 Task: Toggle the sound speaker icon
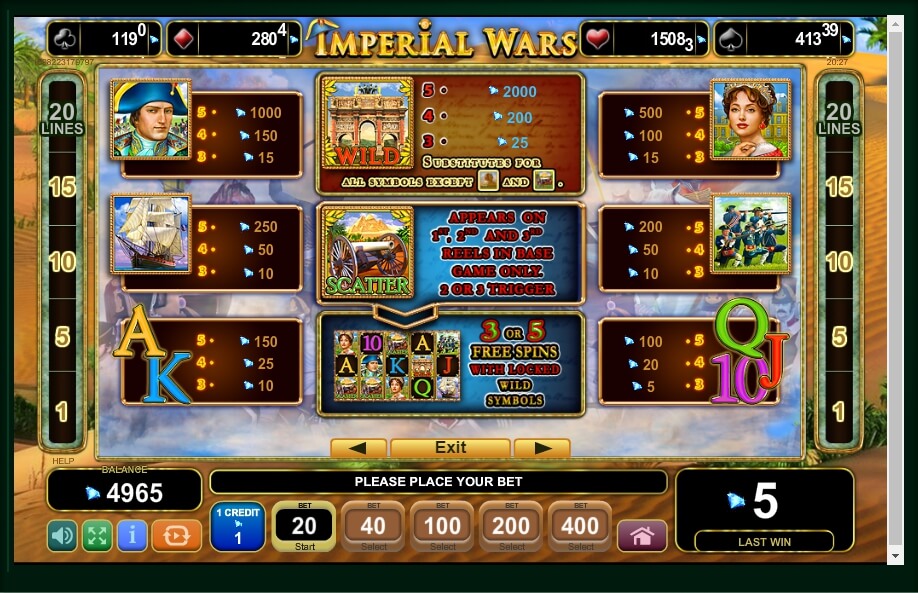point(62,536)
